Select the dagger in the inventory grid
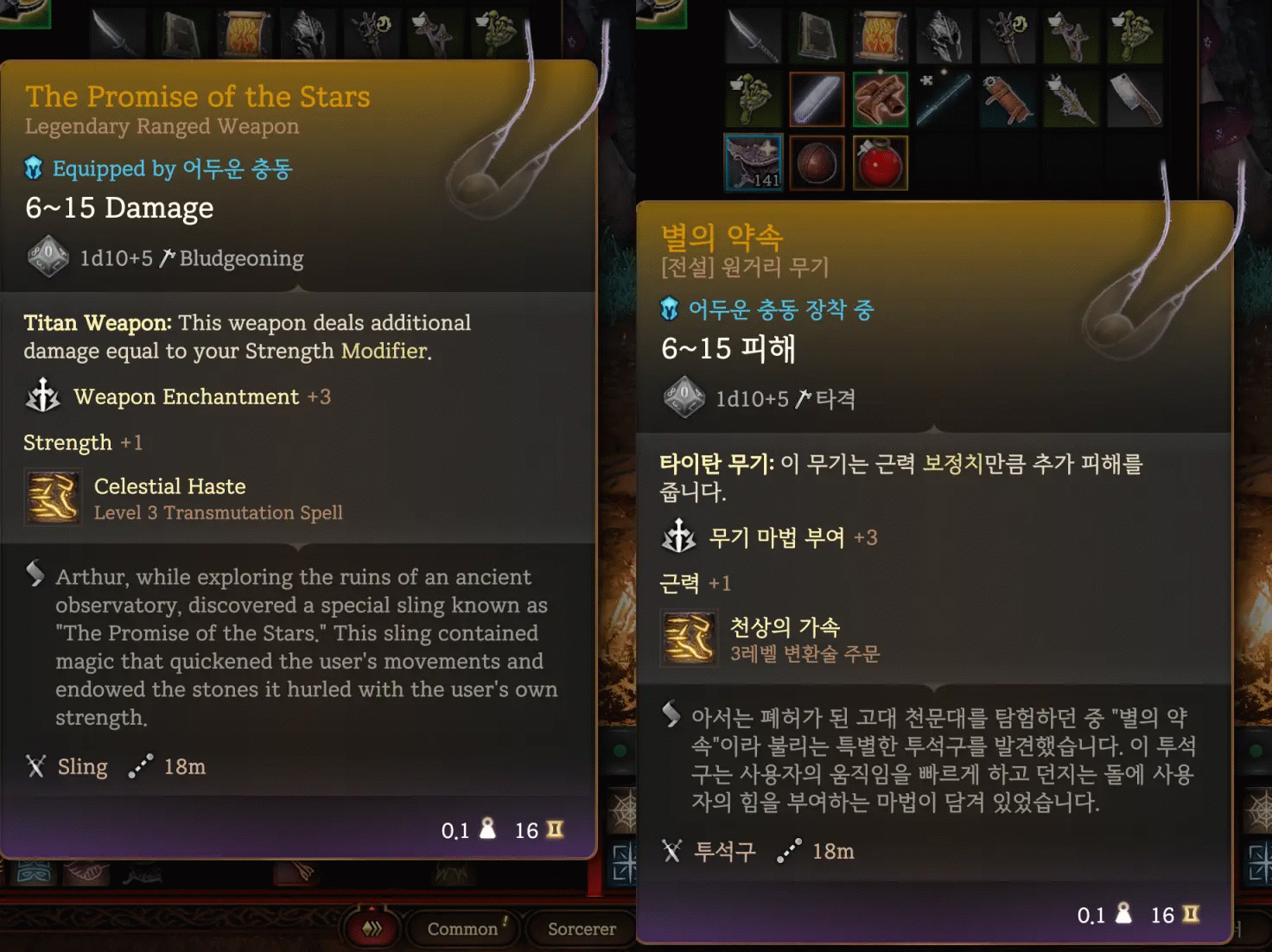The height and width of the screenshot is (952, 1272). (x=754, y=36)
